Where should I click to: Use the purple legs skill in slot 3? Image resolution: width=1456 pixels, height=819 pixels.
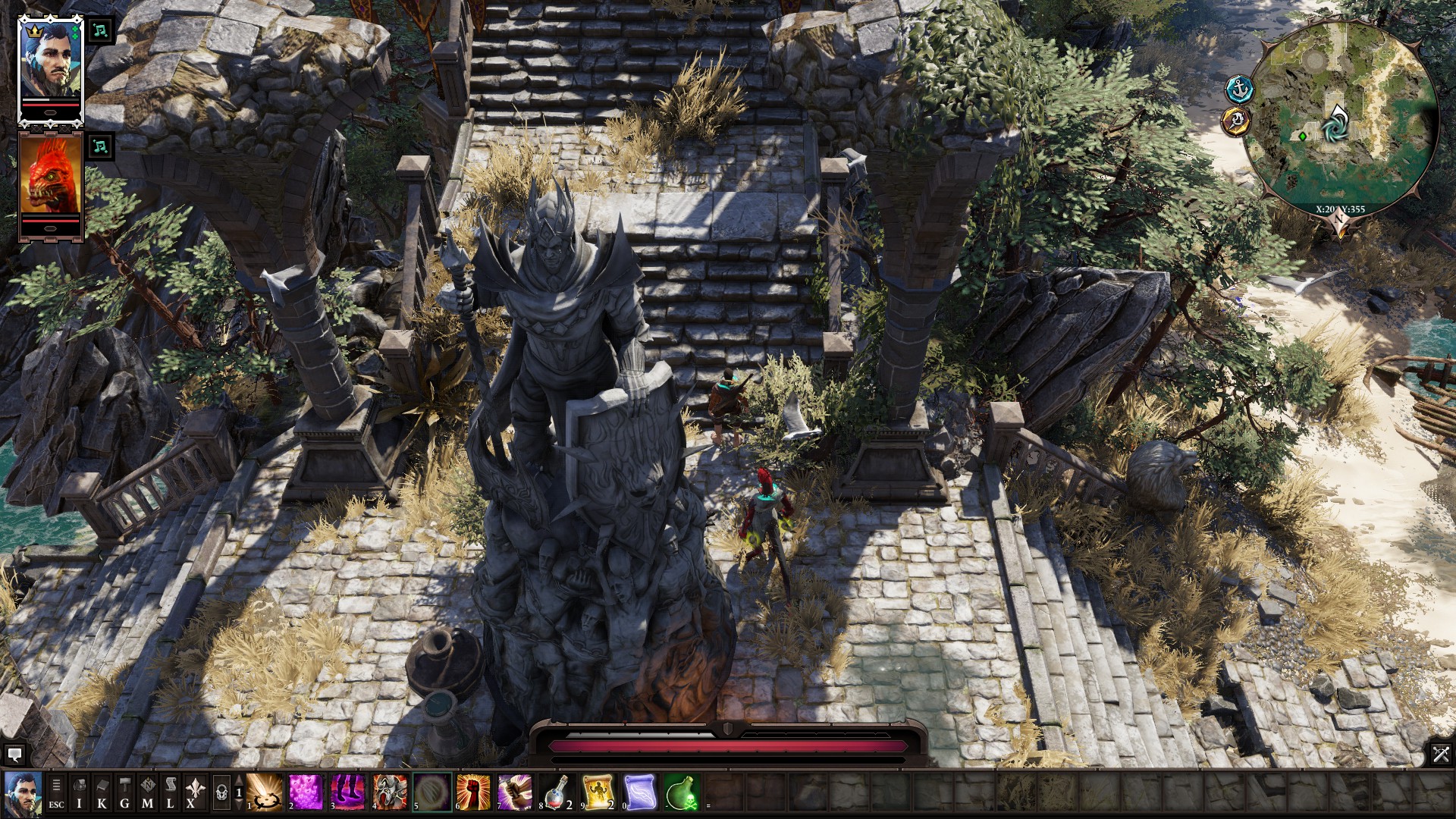point(348,792)
